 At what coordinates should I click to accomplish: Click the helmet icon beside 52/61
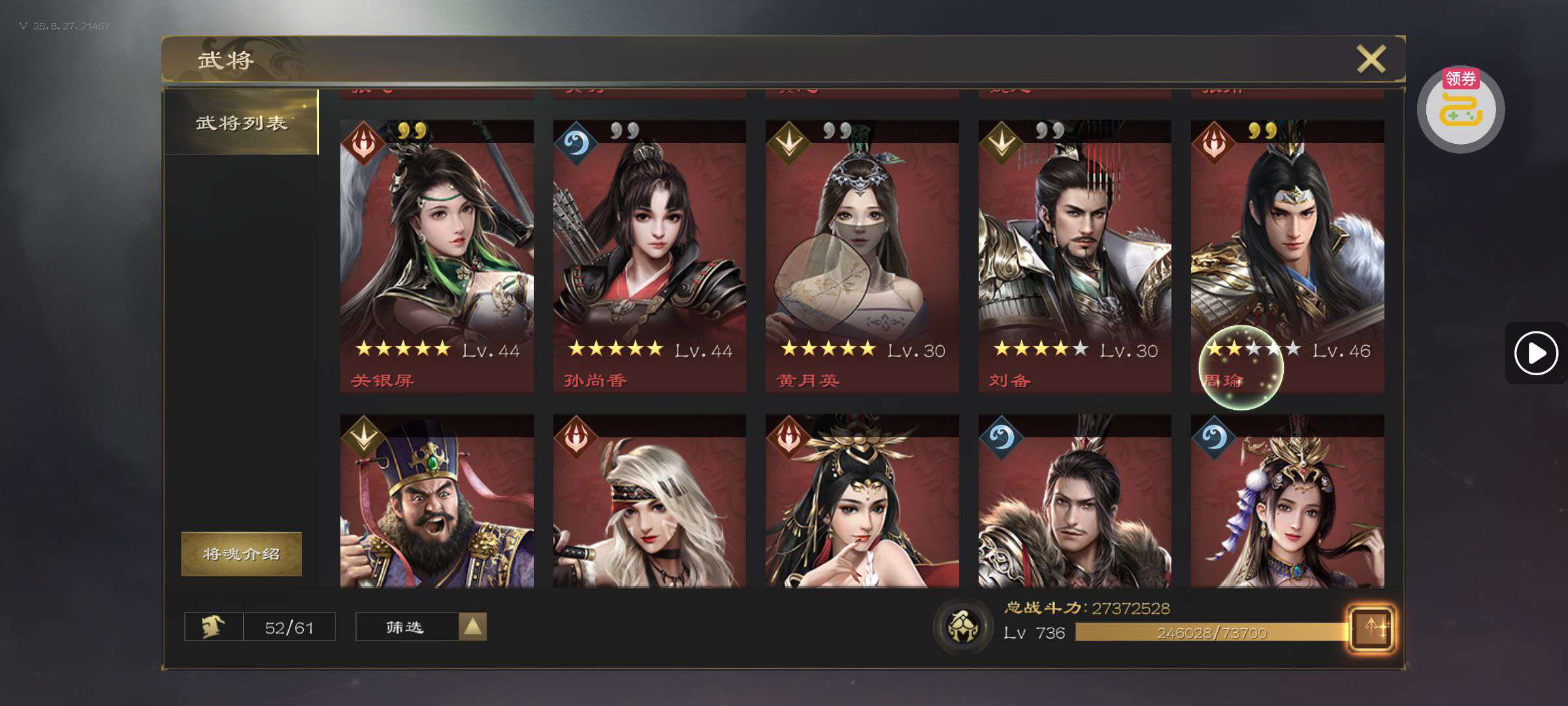(214, 627)
